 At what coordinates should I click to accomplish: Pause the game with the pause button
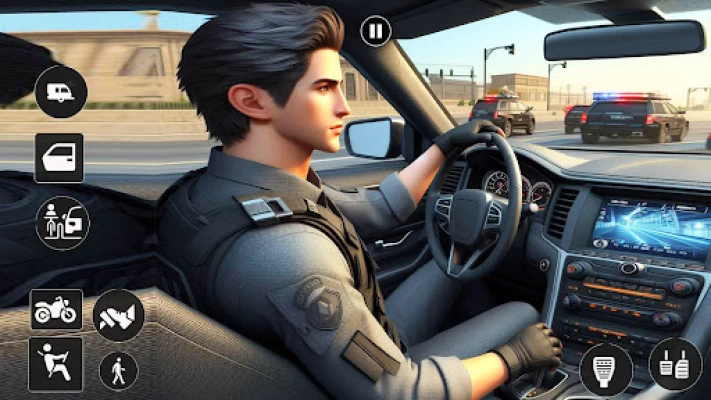[375, 31]
